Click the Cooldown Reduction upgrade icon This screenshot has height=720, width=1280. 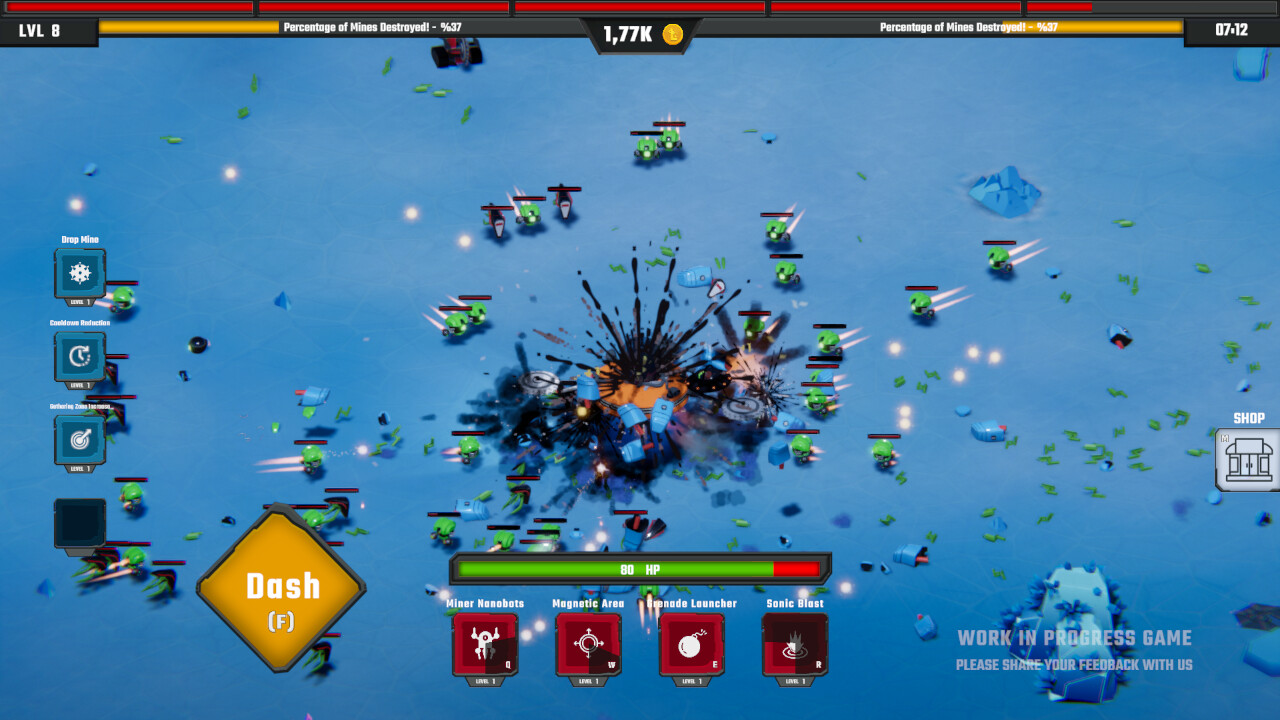(80, 357)
